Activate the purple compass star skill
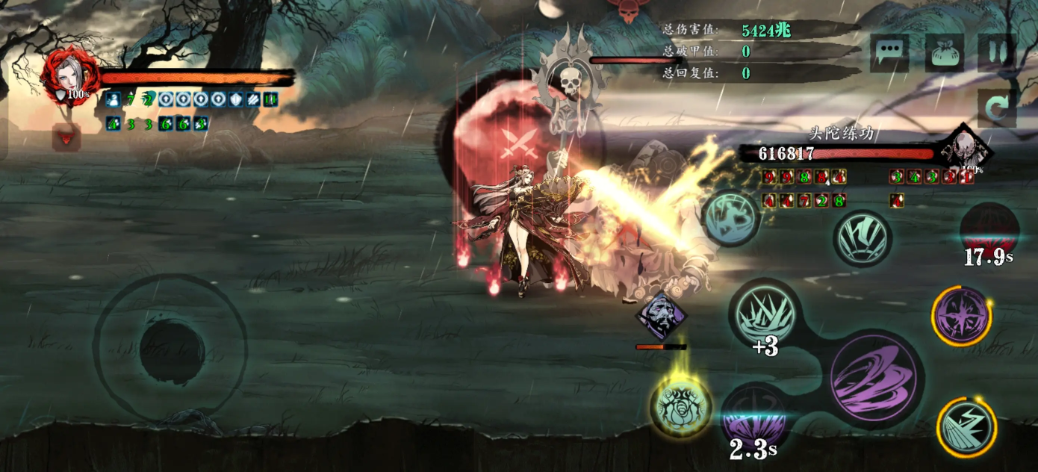Screen dimensions: 1038x472 coord(962,316)
